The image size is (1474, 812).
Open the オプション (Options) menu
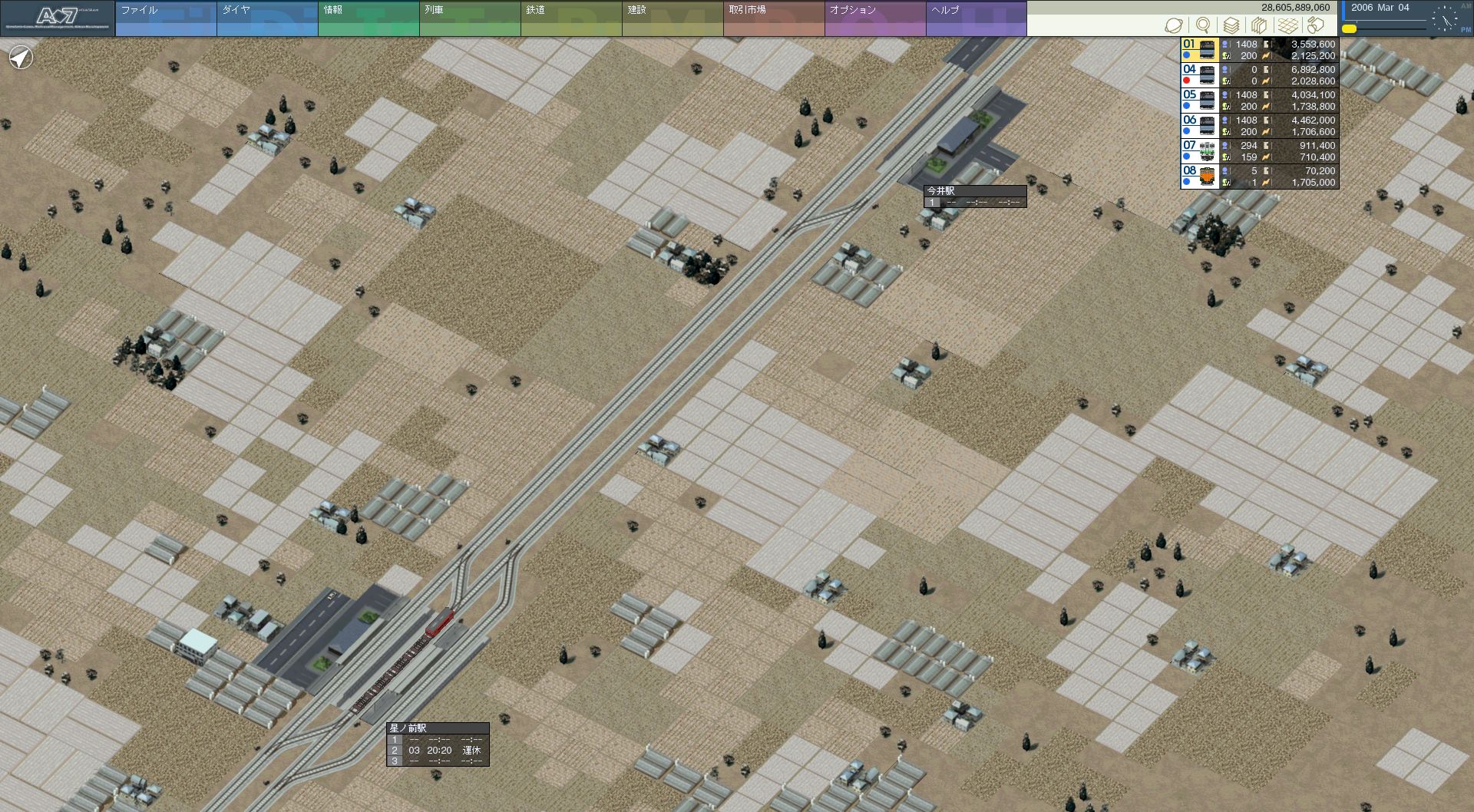pyautogui.click(x=875, y=18)
